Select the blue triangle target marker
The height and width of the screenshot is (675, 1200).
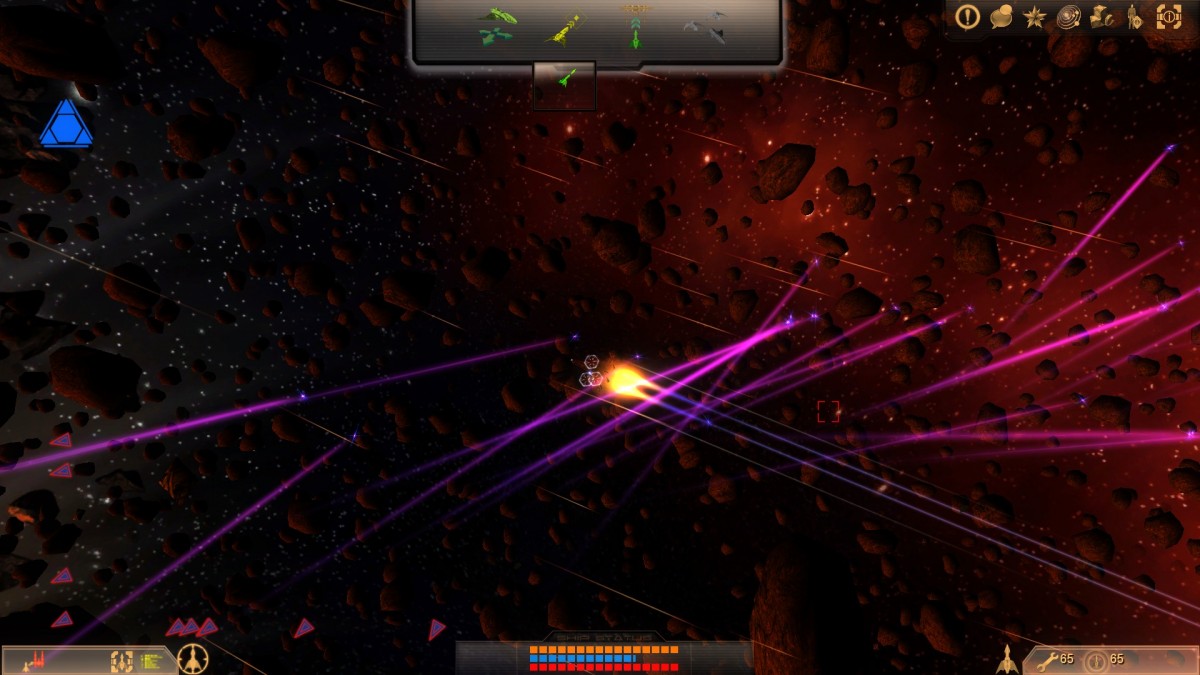click(x=66, y=125)
